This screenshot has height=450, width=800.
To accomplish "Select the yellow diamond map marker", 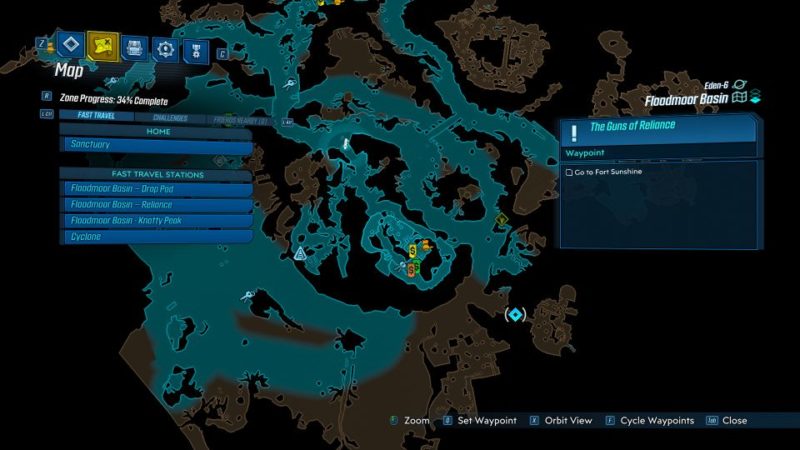I will (x=500, y=220).
